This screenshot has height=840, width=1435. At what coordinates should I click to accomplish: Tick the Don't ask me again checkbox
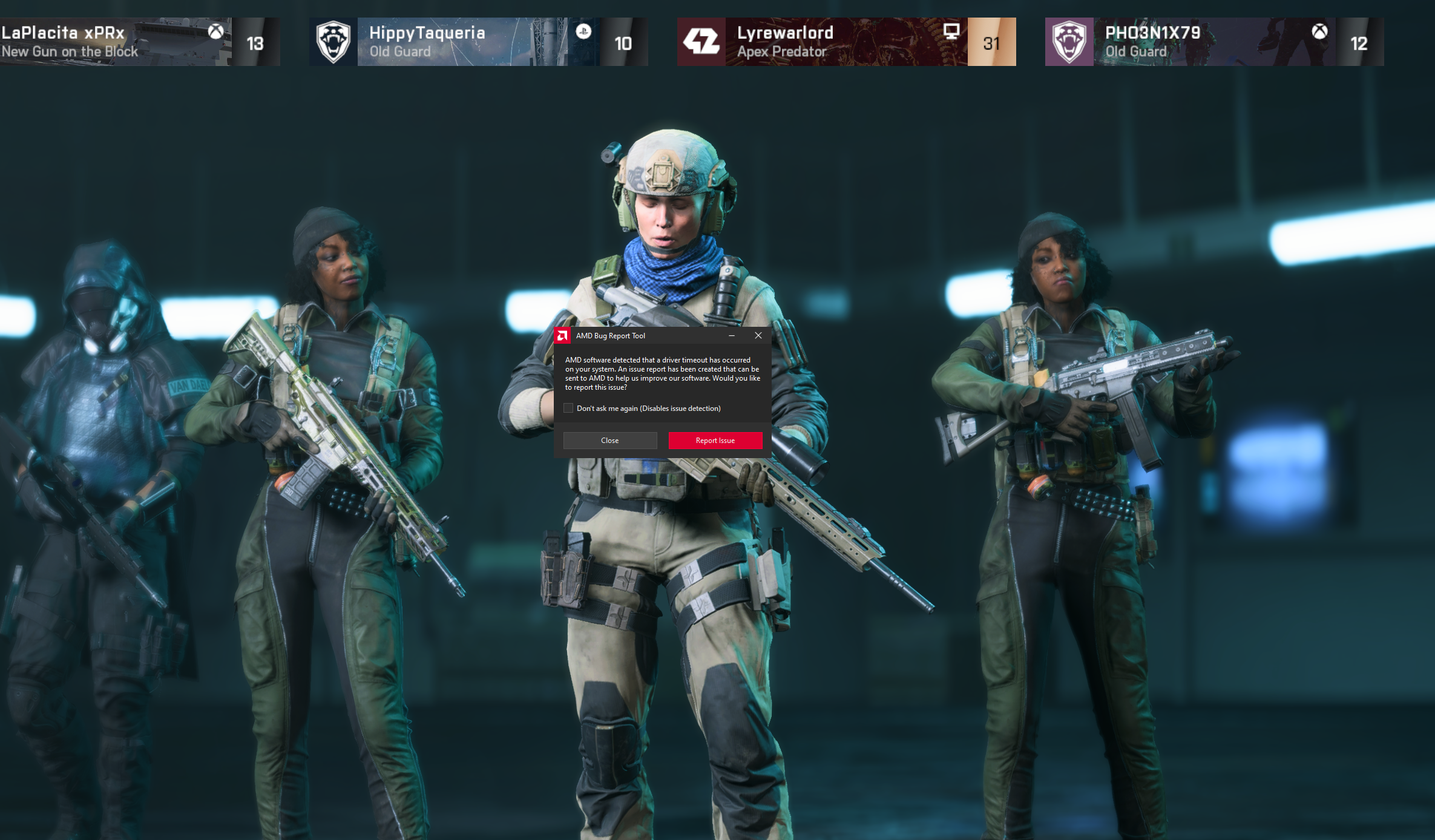pyautogui.click(x=568, y=409)
